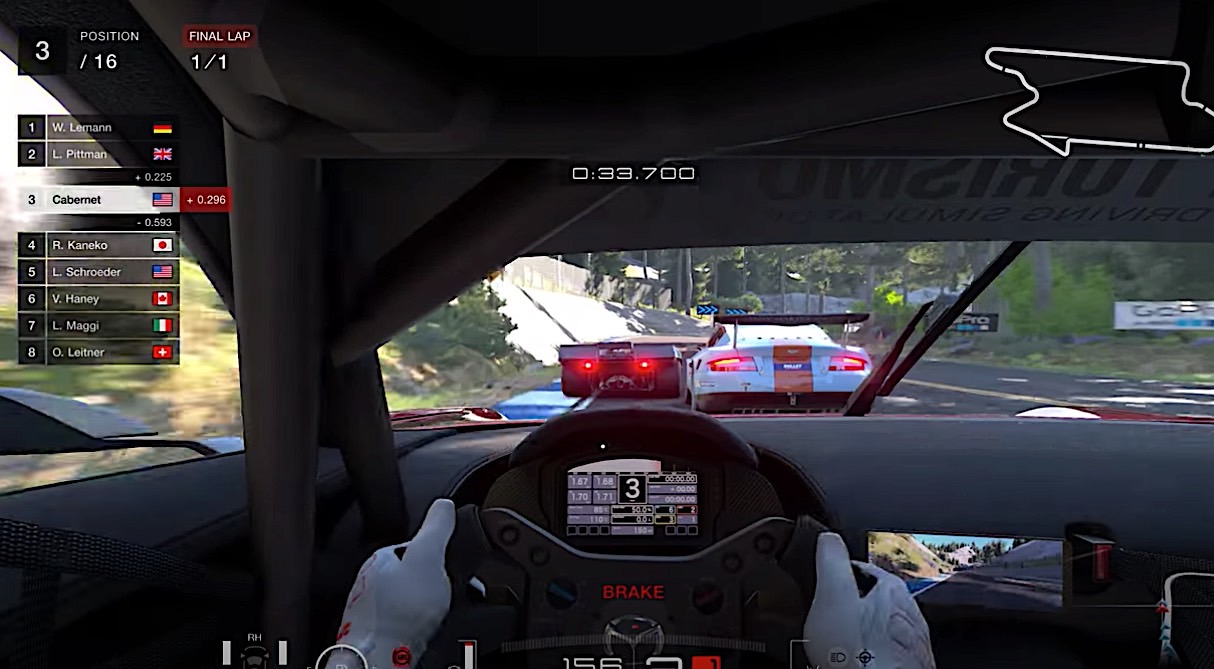
Task: Select L. Schroeder's leaderboard entry
Action: [x=98, y=272]
